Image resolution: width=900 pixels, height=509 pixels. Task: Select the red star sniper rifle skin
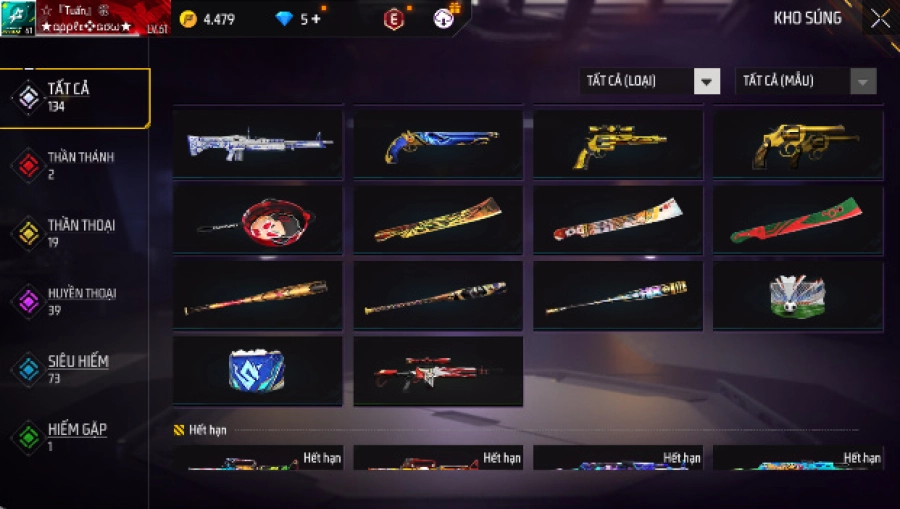pos(438,371)
